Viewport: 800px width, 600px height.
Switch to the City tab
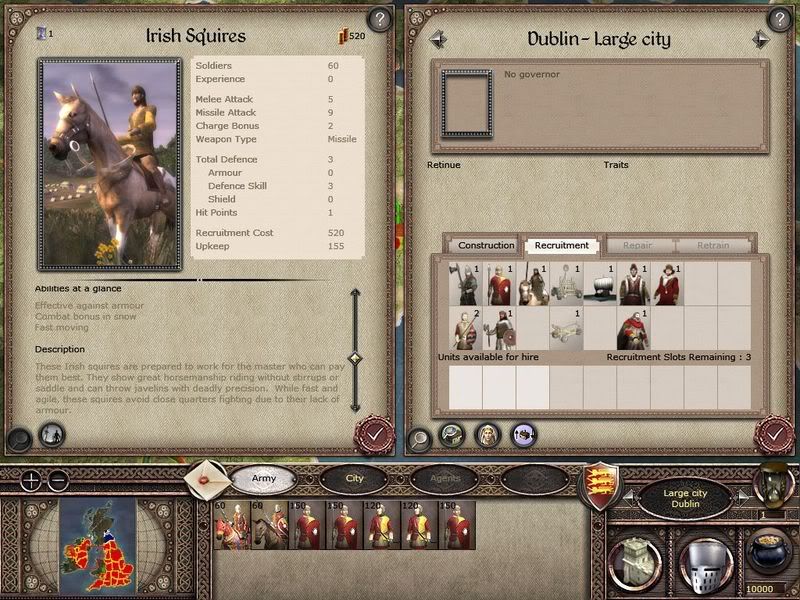click(354, 479)
